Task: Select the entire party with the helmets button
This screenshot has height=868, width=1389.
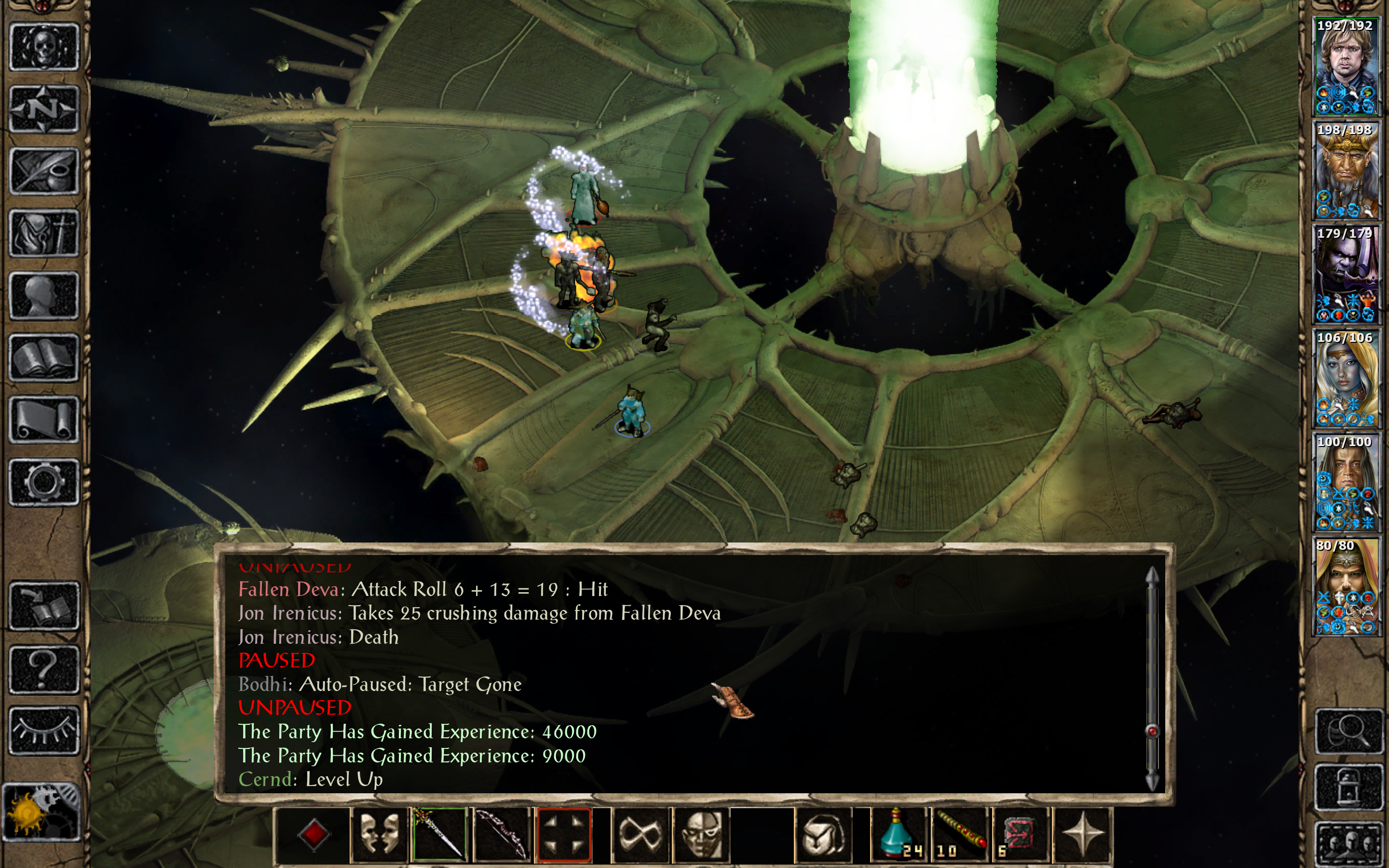Action: 1348,844
